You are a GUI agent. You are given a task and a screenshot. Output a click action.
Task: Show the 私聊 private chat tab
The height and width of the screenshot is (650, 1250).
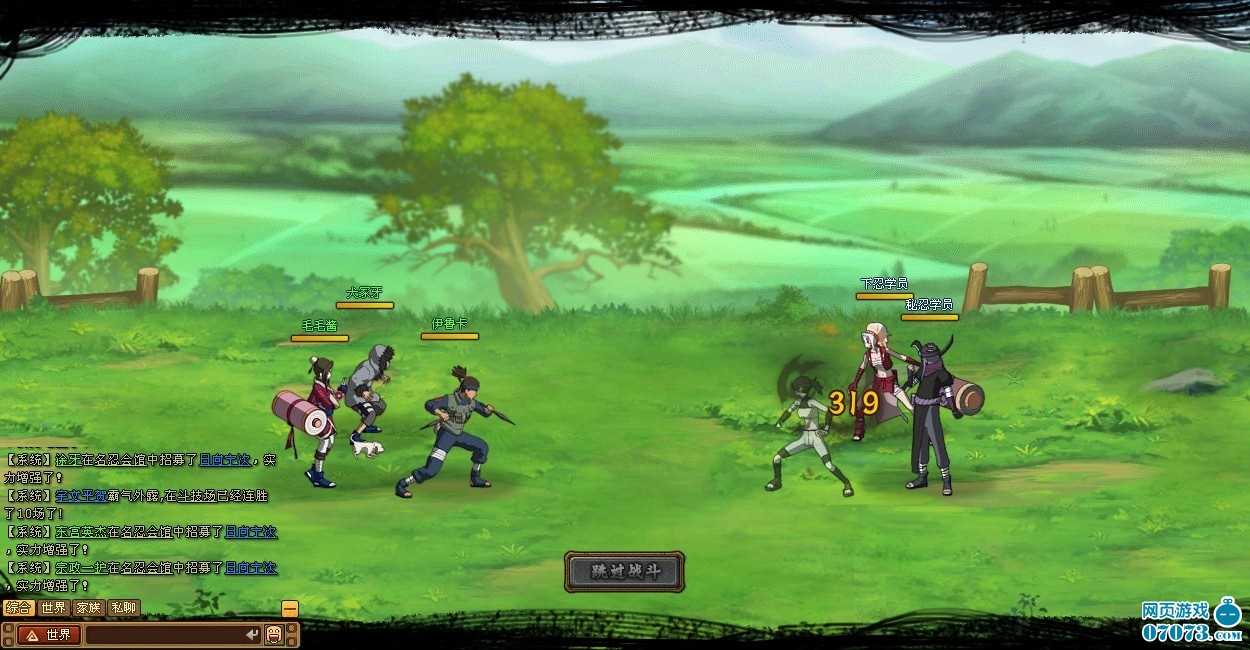click(x=123, y=607)
